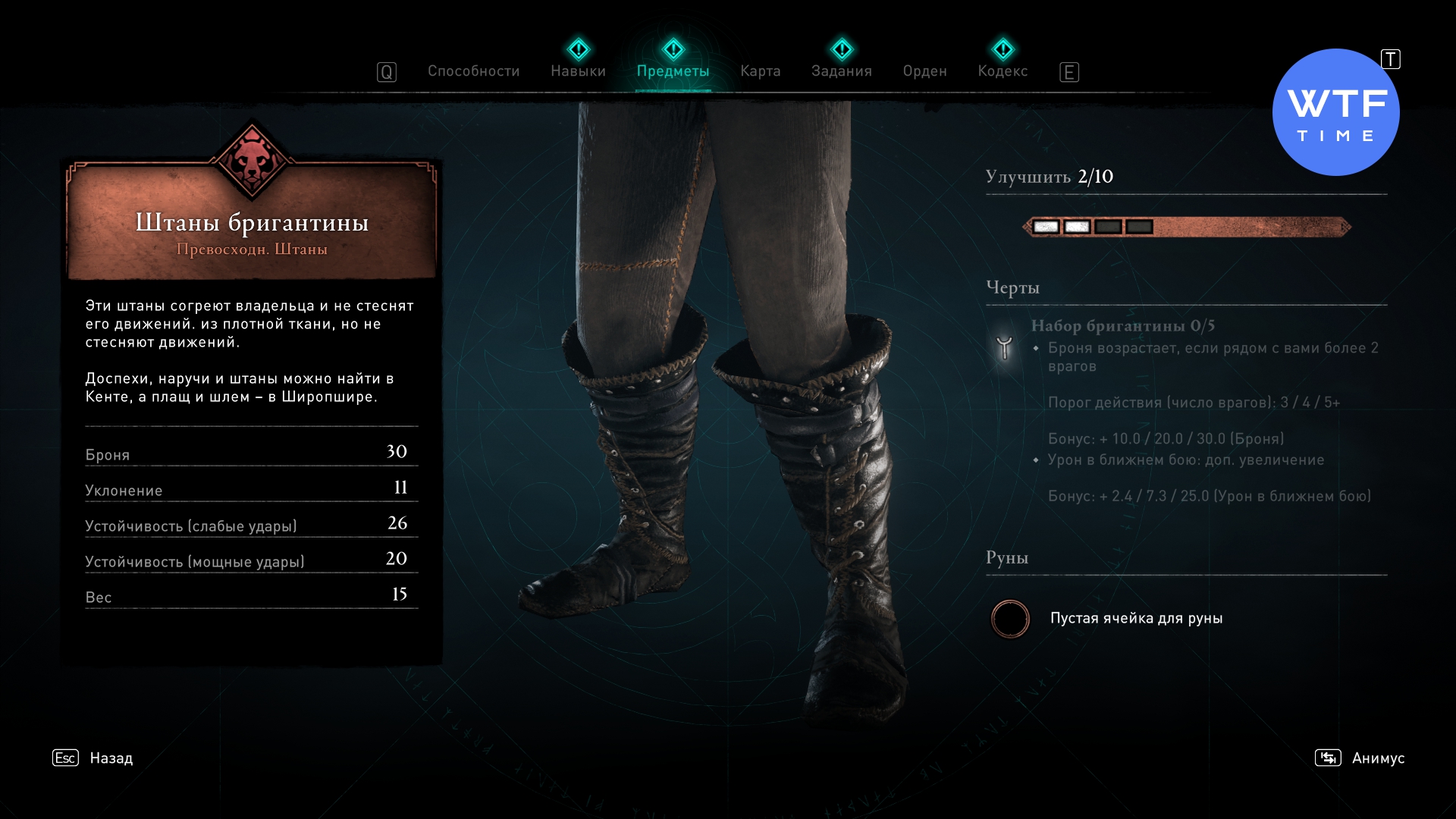
Task: Switch to the Способности tab
Action: click(x=473, y=71)
